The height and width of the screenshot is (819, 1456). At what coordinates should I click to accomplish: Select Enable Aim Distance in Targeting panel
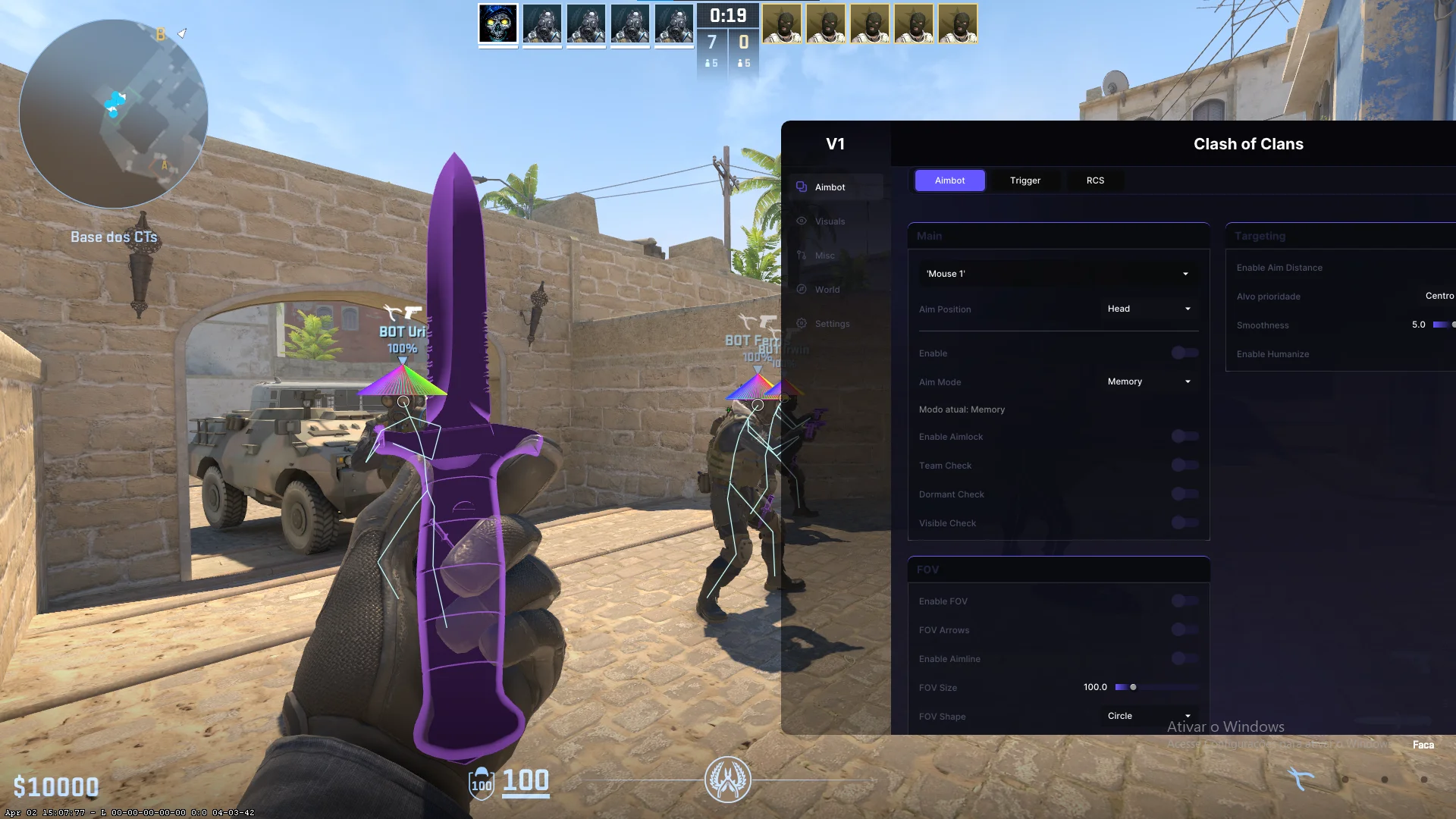(1279, 267)
